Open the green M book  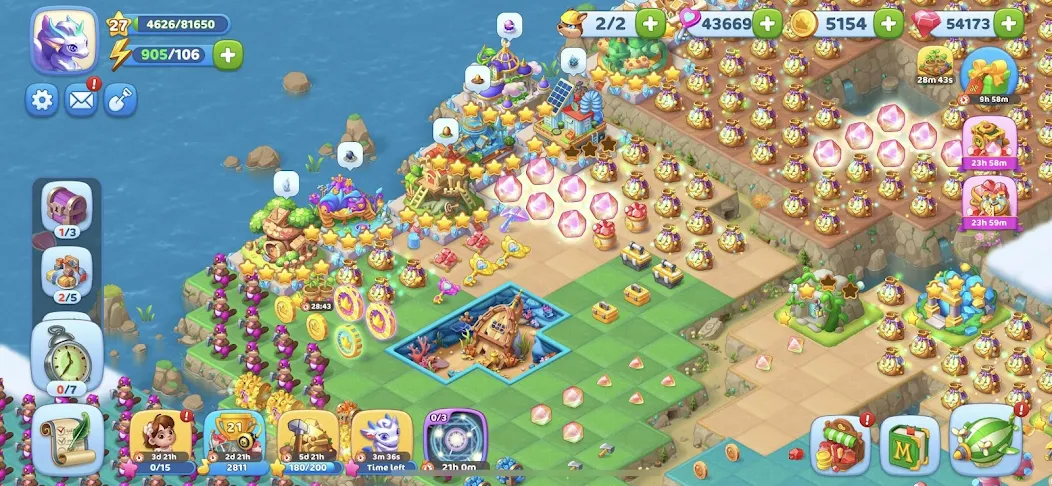pos(909,443)
